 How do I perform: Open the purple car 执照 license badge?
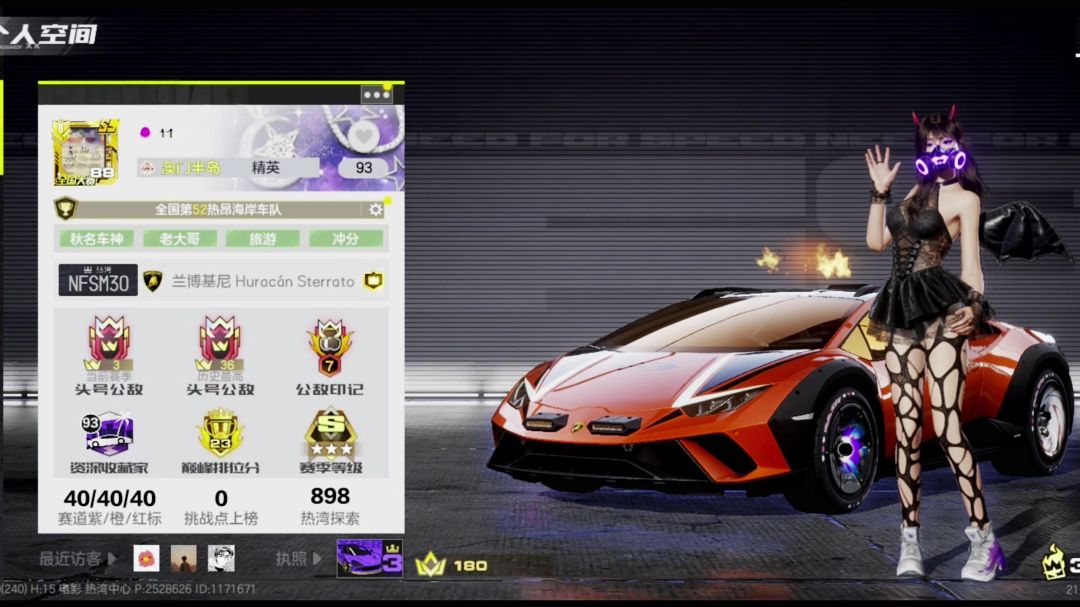[369, 558]
